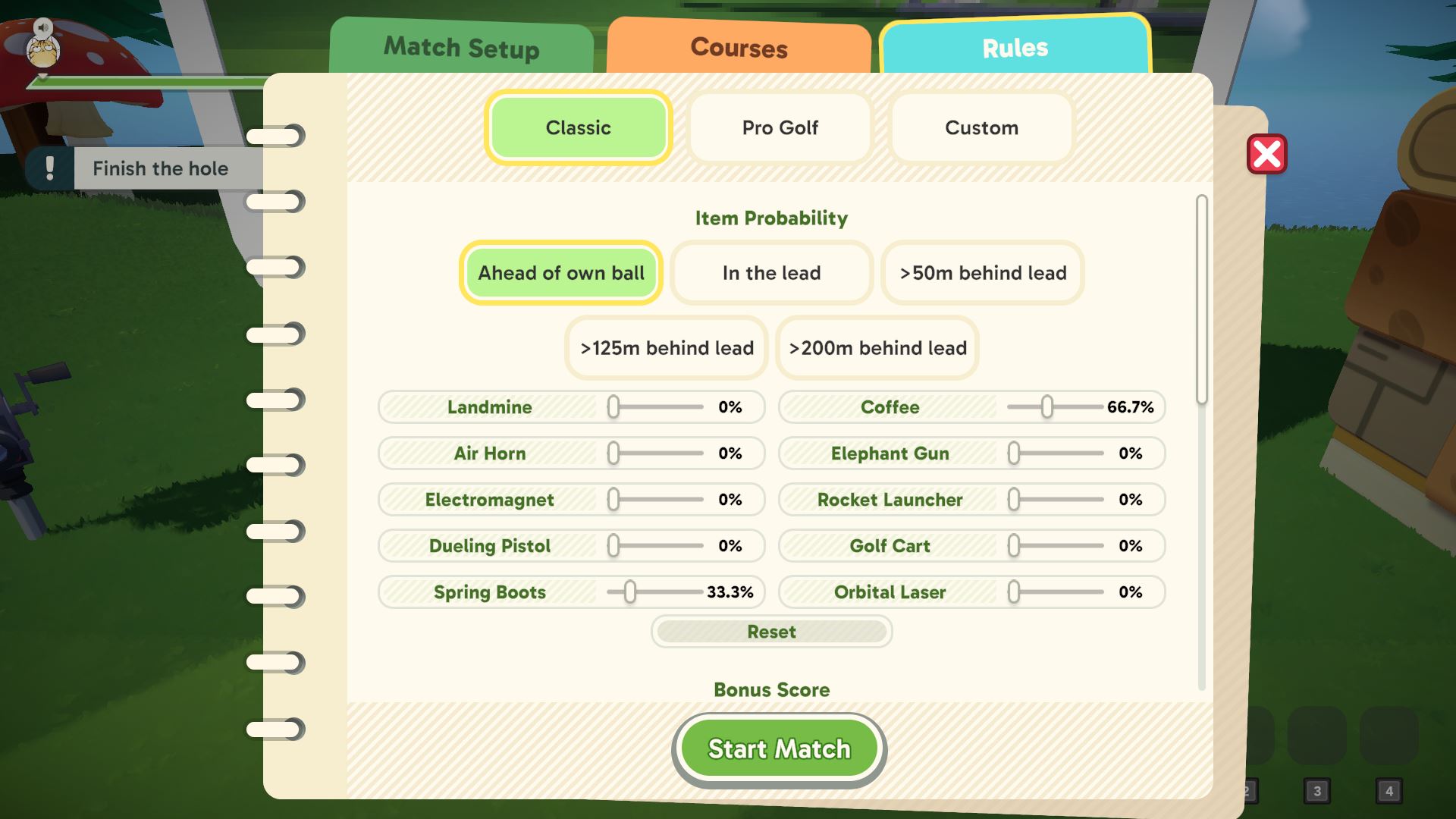1456x819 pixels.
Task: Choose the Custom ruleset
Action: [x=981, y=127]
